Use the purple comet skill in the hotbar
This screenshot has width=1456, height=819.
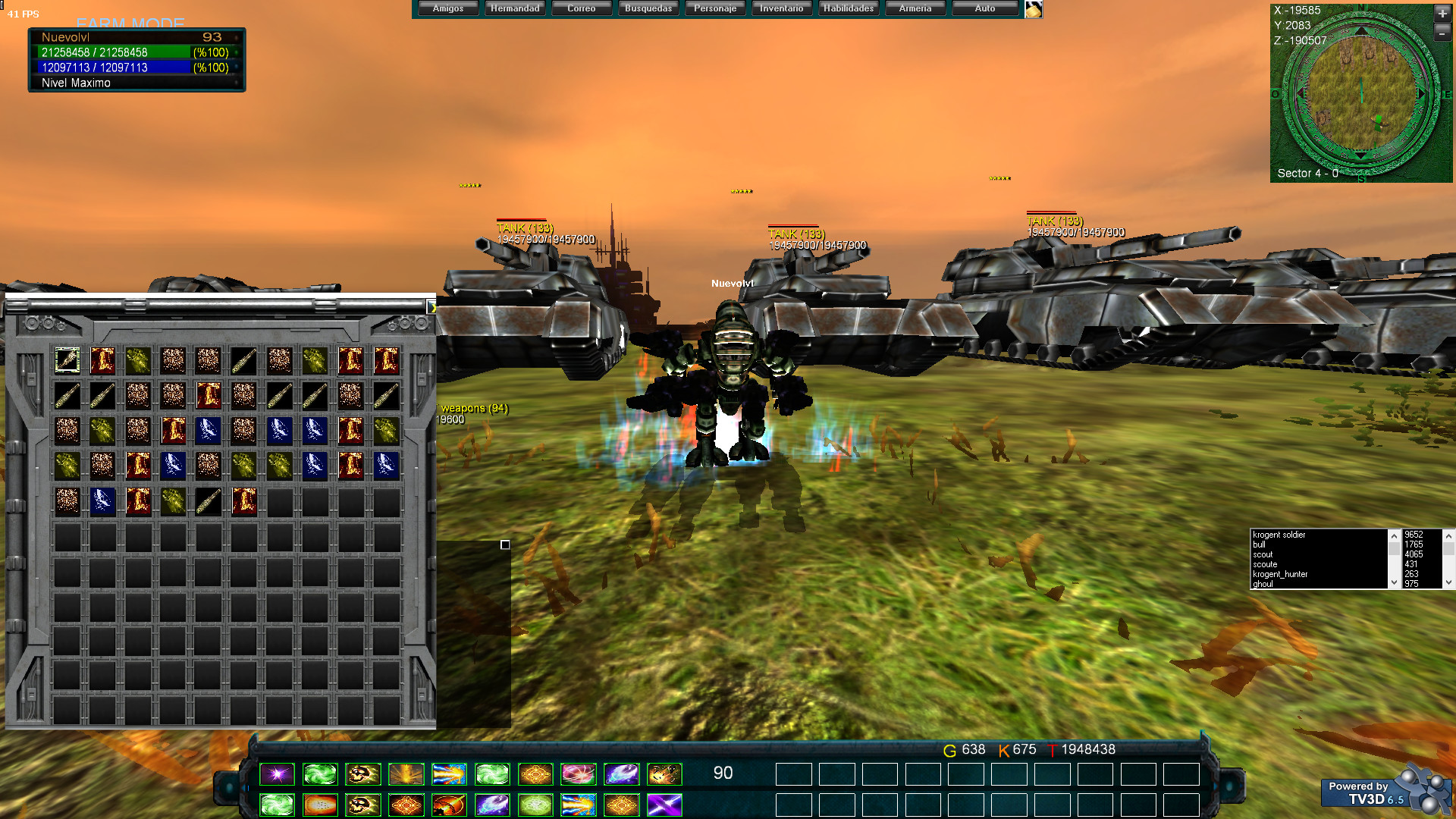click(x=620, y=774)
